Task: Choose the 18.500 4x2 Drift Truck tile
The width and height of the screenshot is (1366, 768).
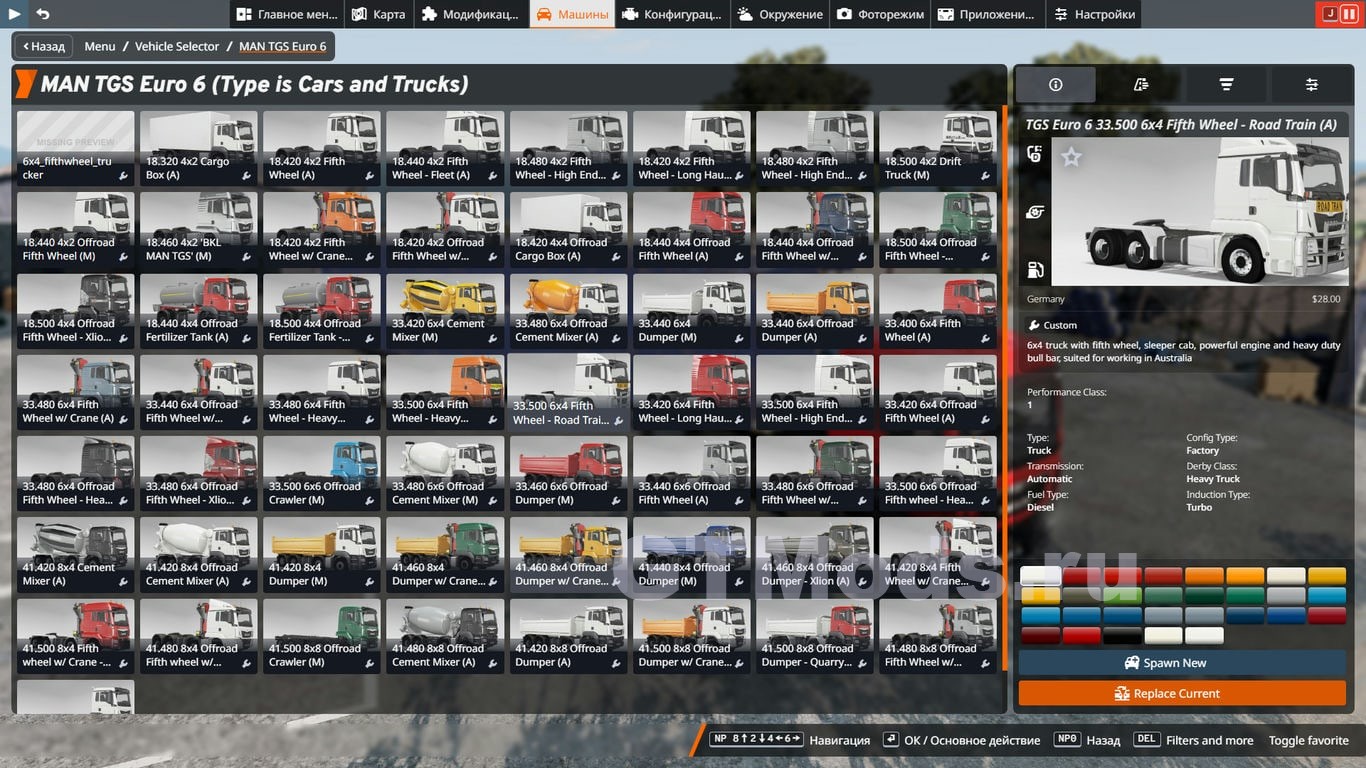Action: [937, 148]
